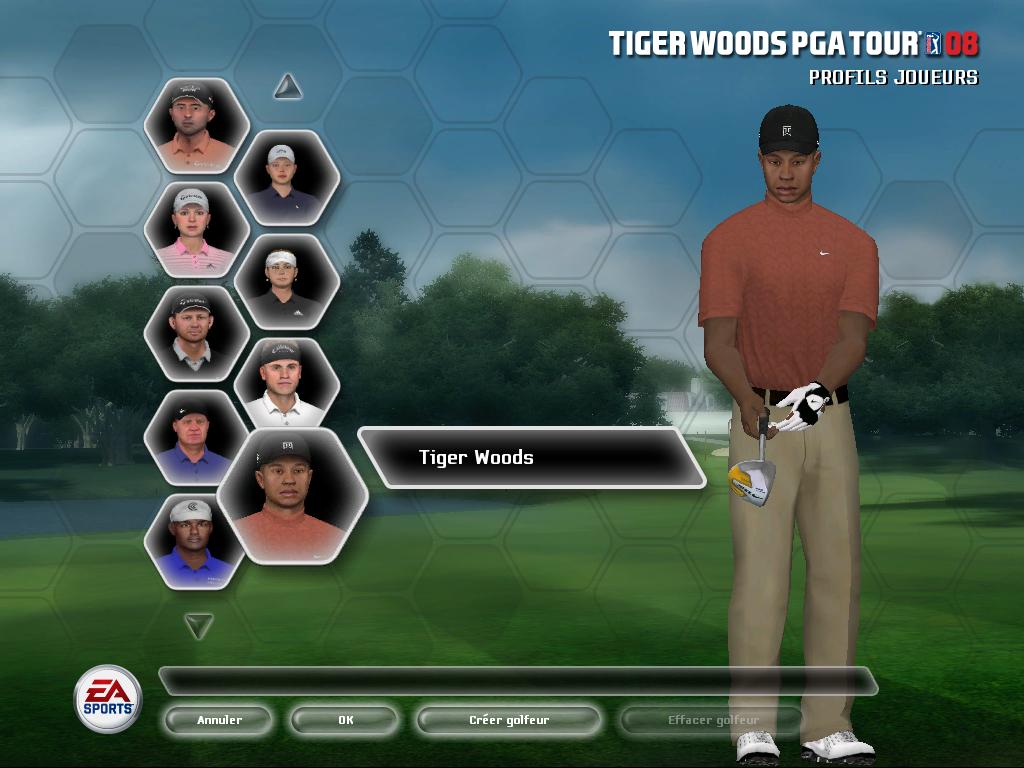Confirm the selection with OK
Image resolution: width=1024 pixels, height=768 pixels.
[x=345, y=720]
